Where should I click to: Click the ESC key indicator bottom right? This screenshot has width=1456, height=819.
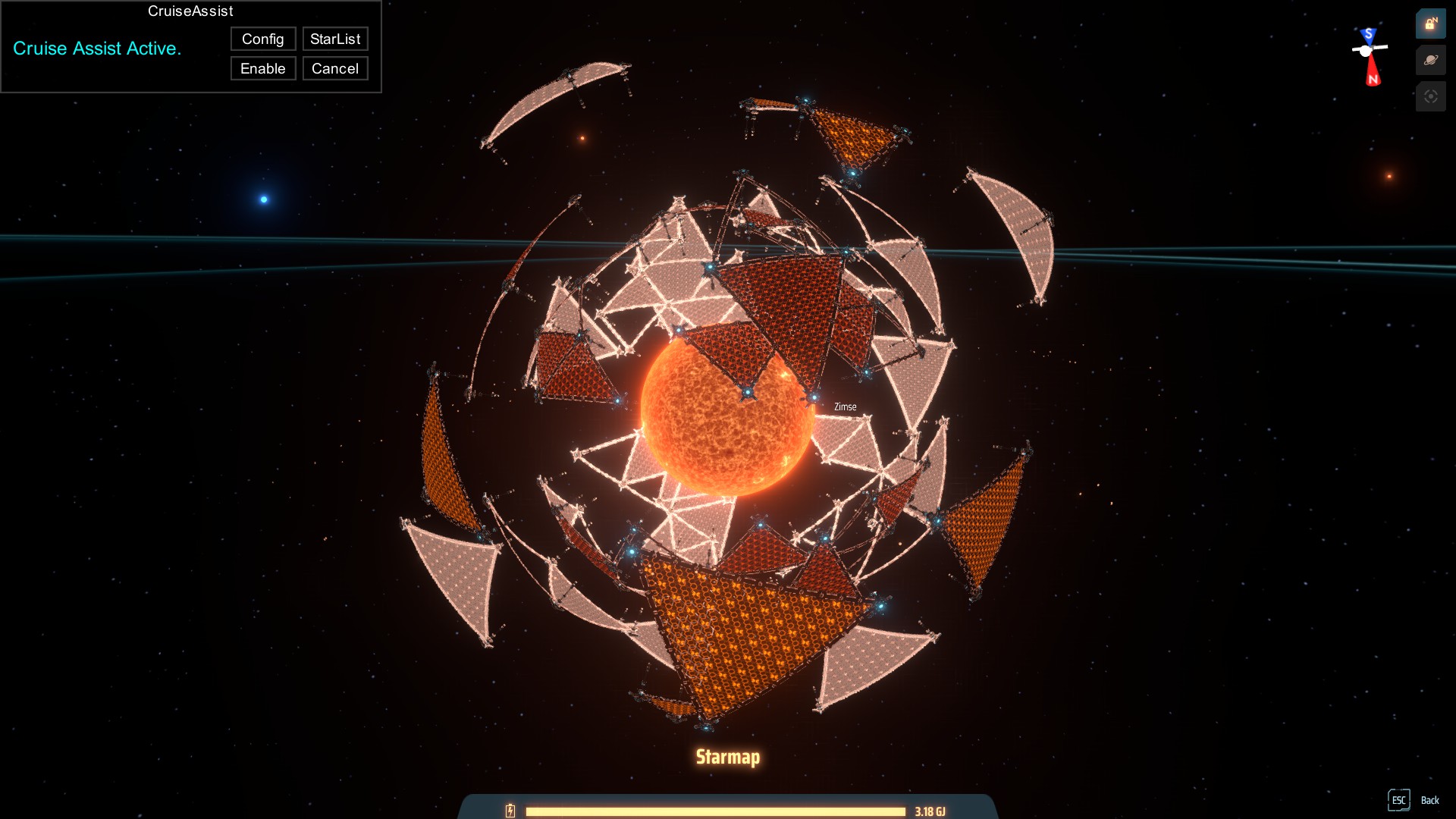tap(1399, 799)
